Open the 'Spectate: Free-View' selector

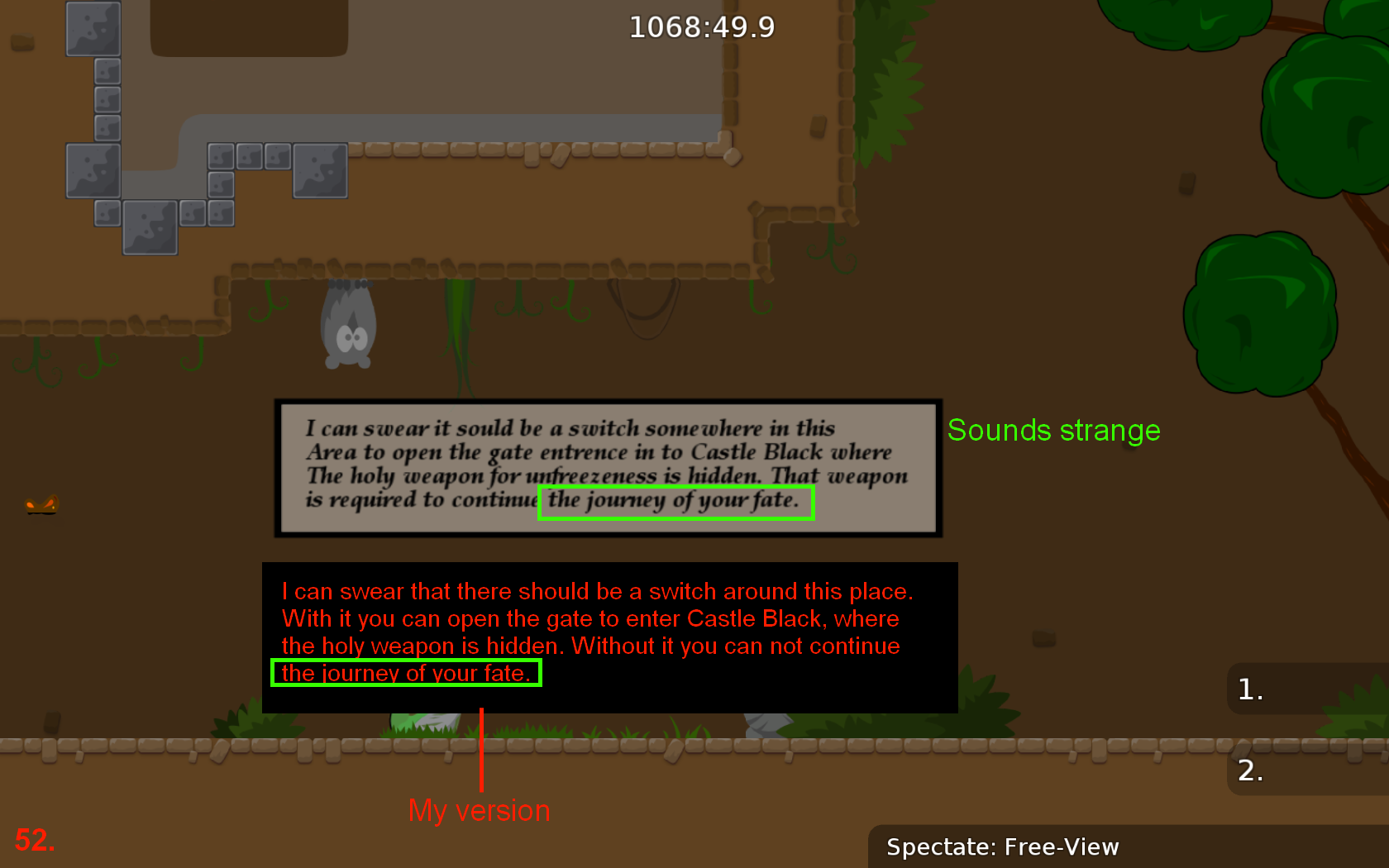[1003, 847]
